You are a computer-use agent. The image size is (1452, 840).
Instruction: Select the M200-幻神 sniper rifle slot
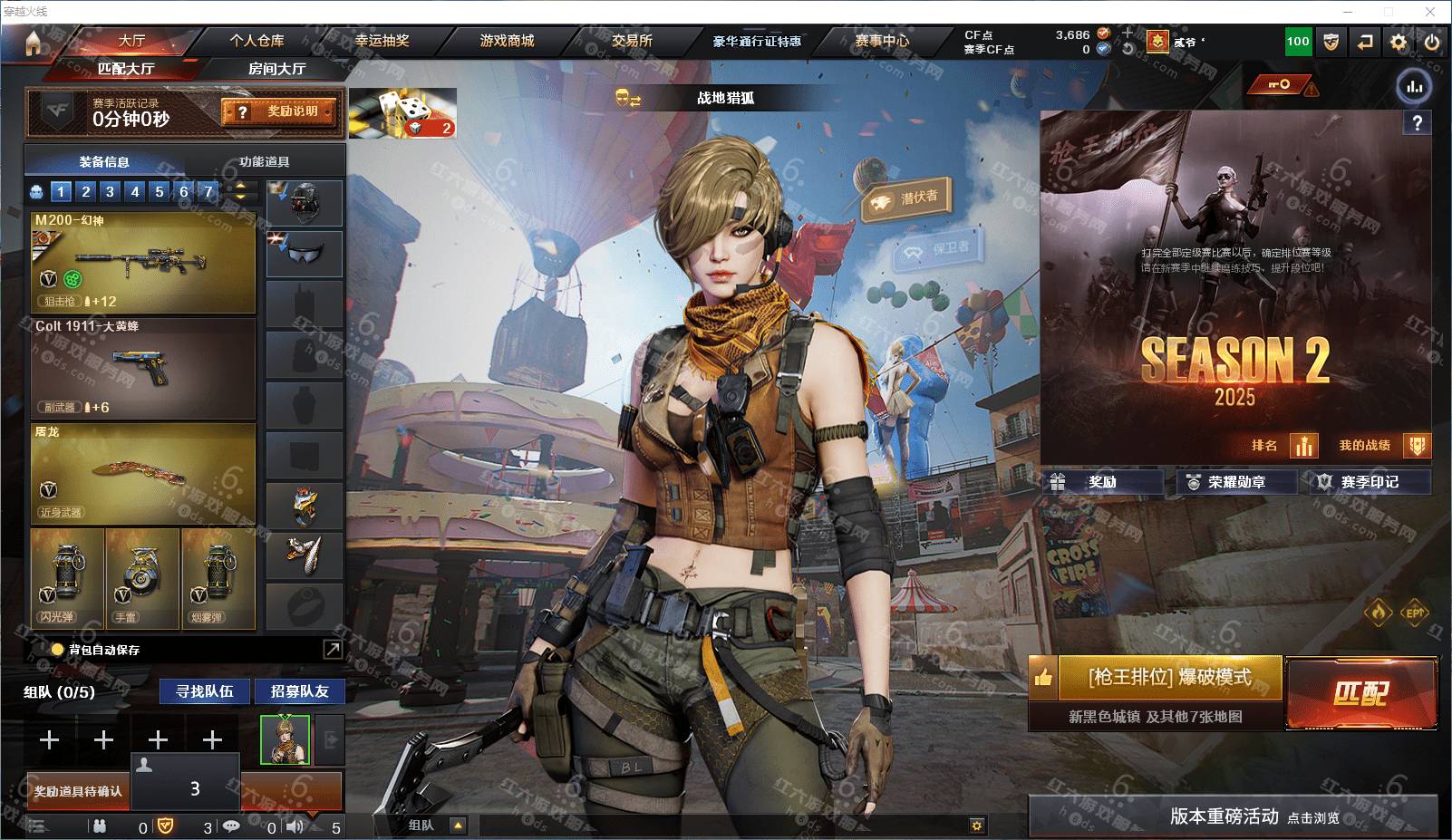pyautogui.click(x=143, y=262)
